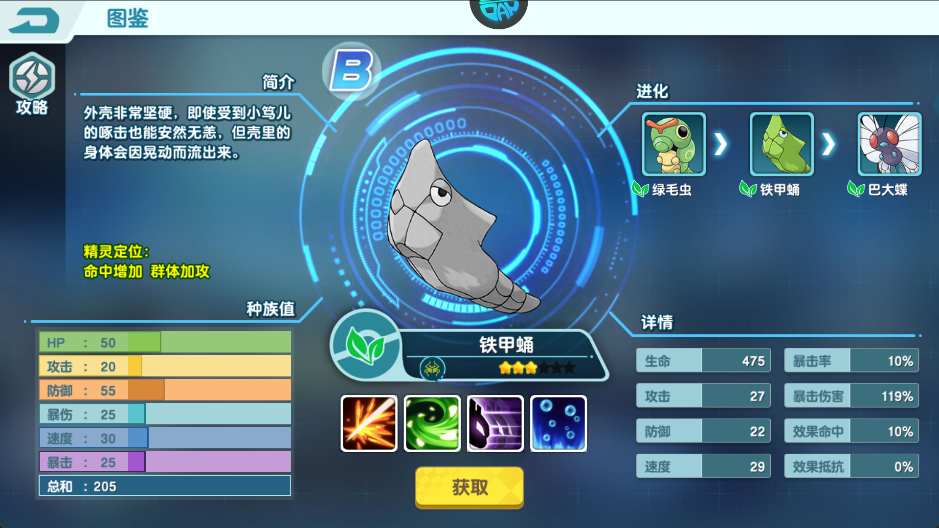
Task: Tap the green leaf type badge
Action: click(x=360, y=345)
